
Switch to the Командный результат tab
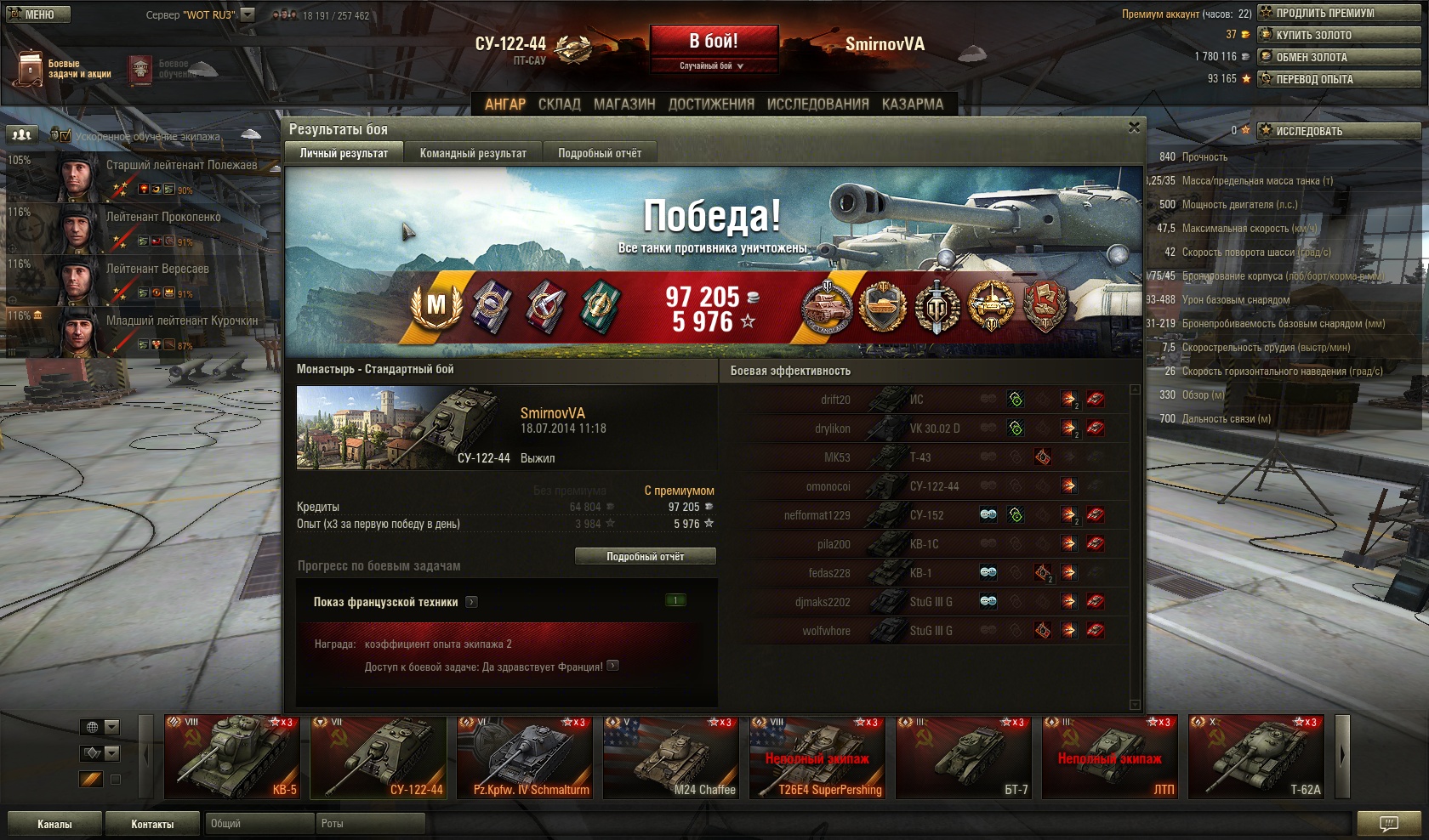coord(473,153)
